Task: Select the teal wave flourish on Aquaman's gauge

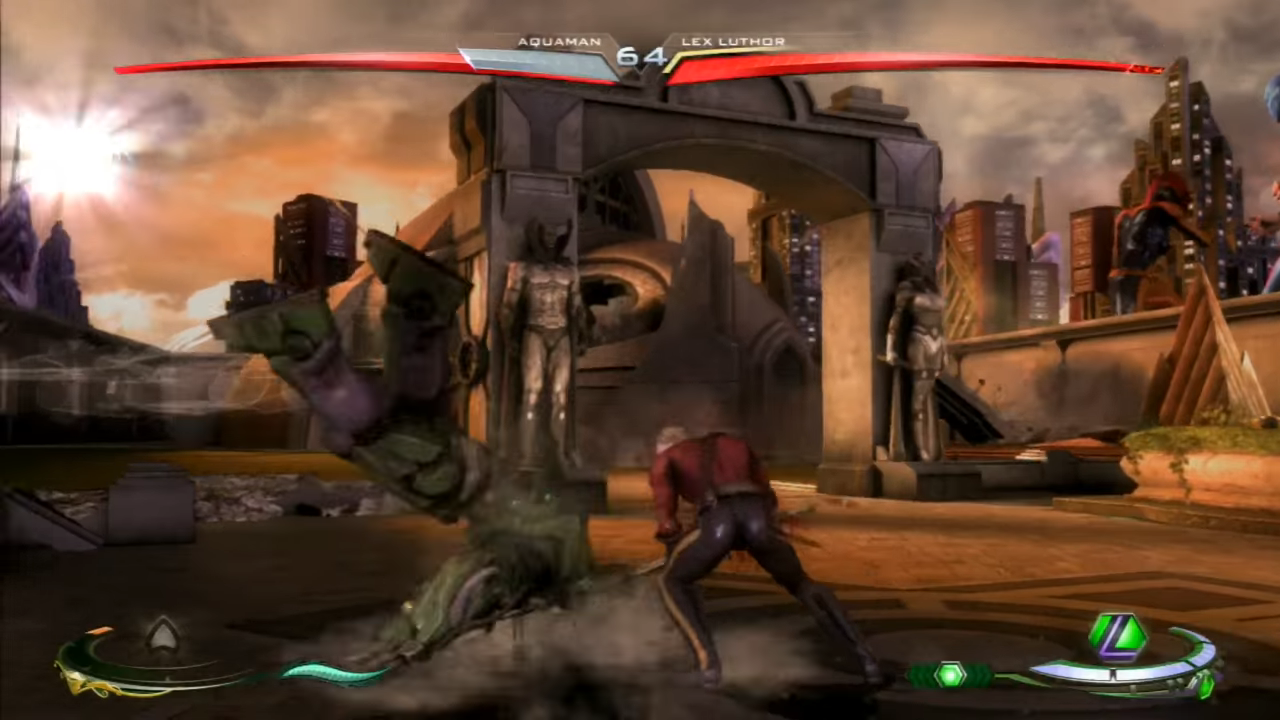Action: (x=328, y=672)
